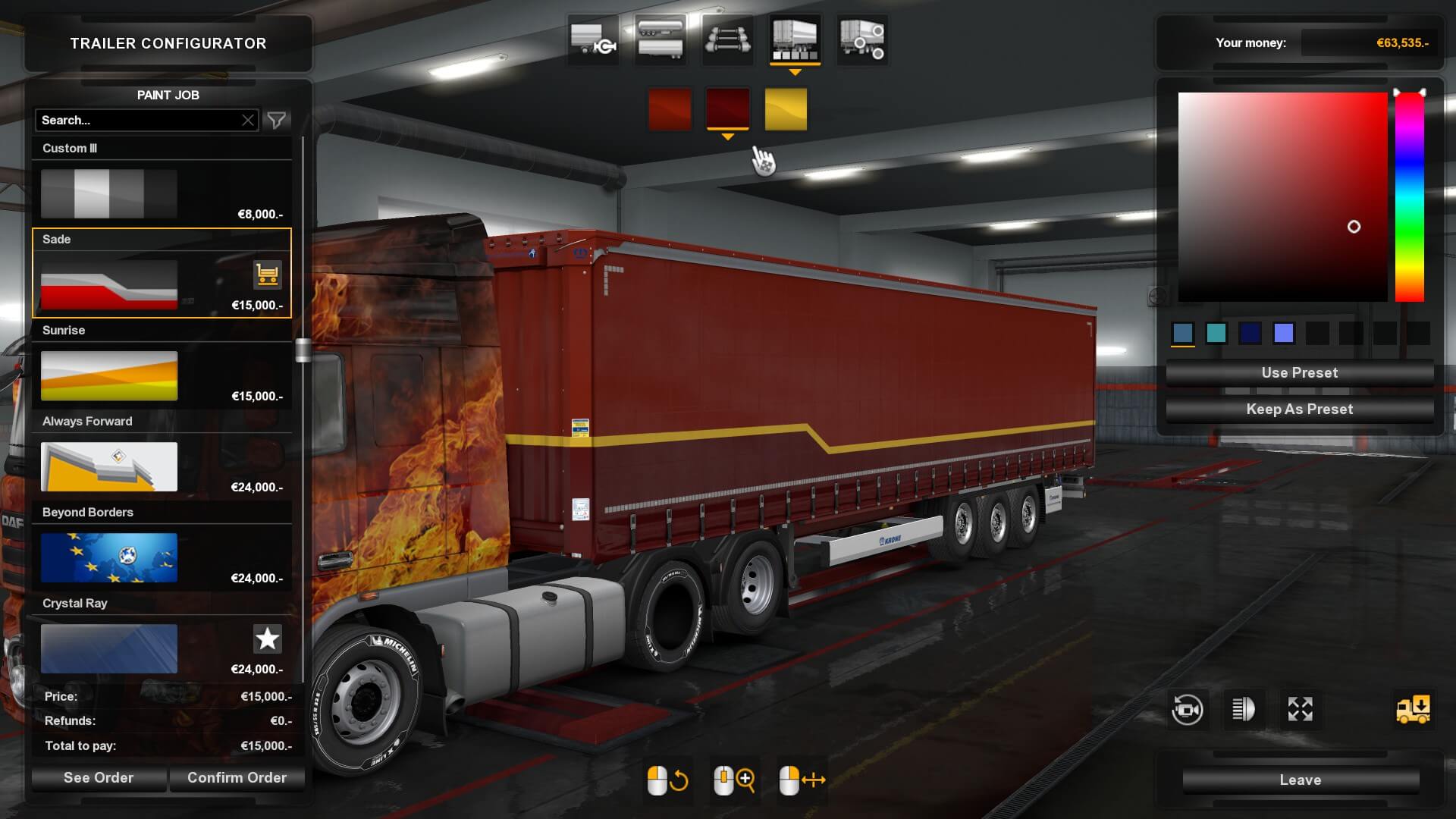The image size is (1456, 819).
Task: Open the paint job filter funnel
Action: [x=277, y=121]
